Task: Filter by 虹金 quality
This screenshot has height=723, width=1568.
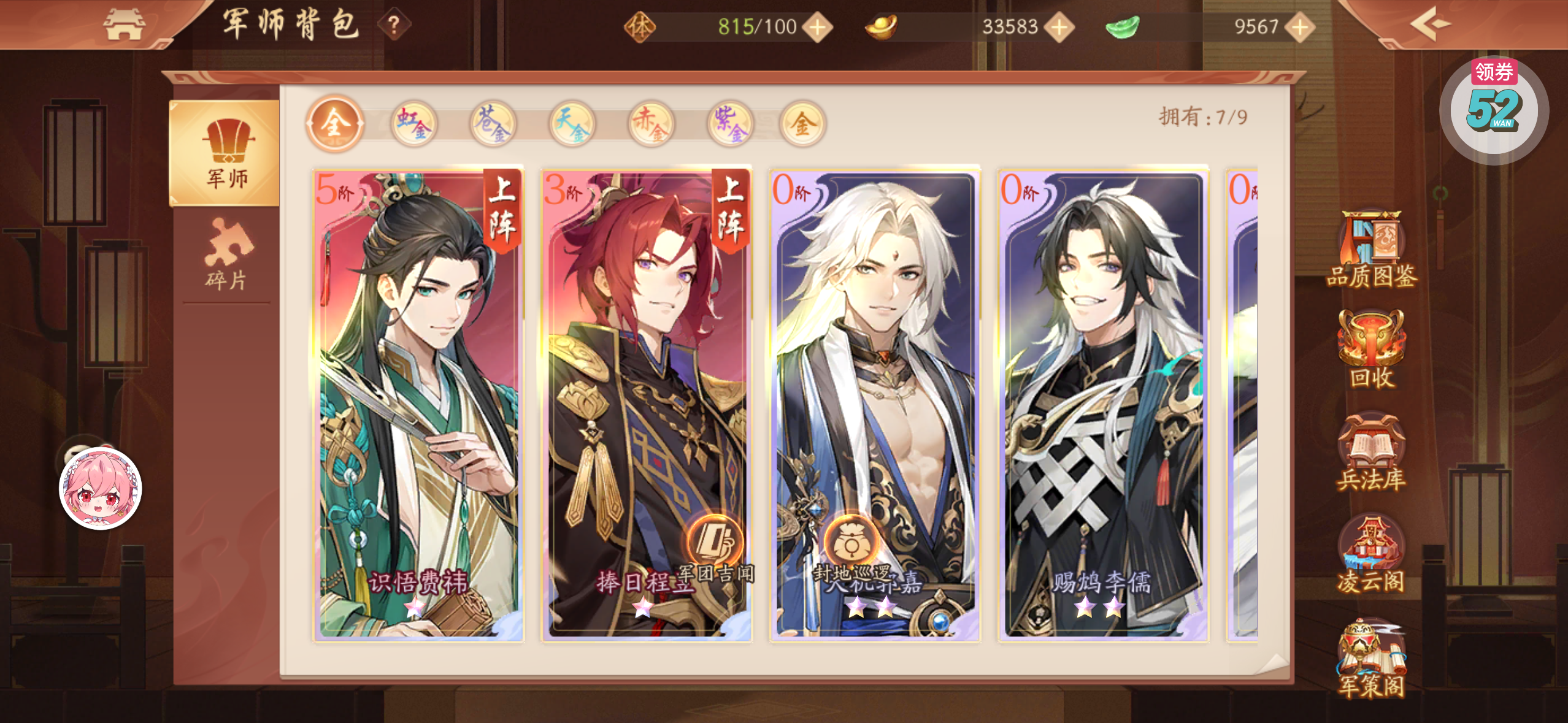Action: tap(414, 124)
